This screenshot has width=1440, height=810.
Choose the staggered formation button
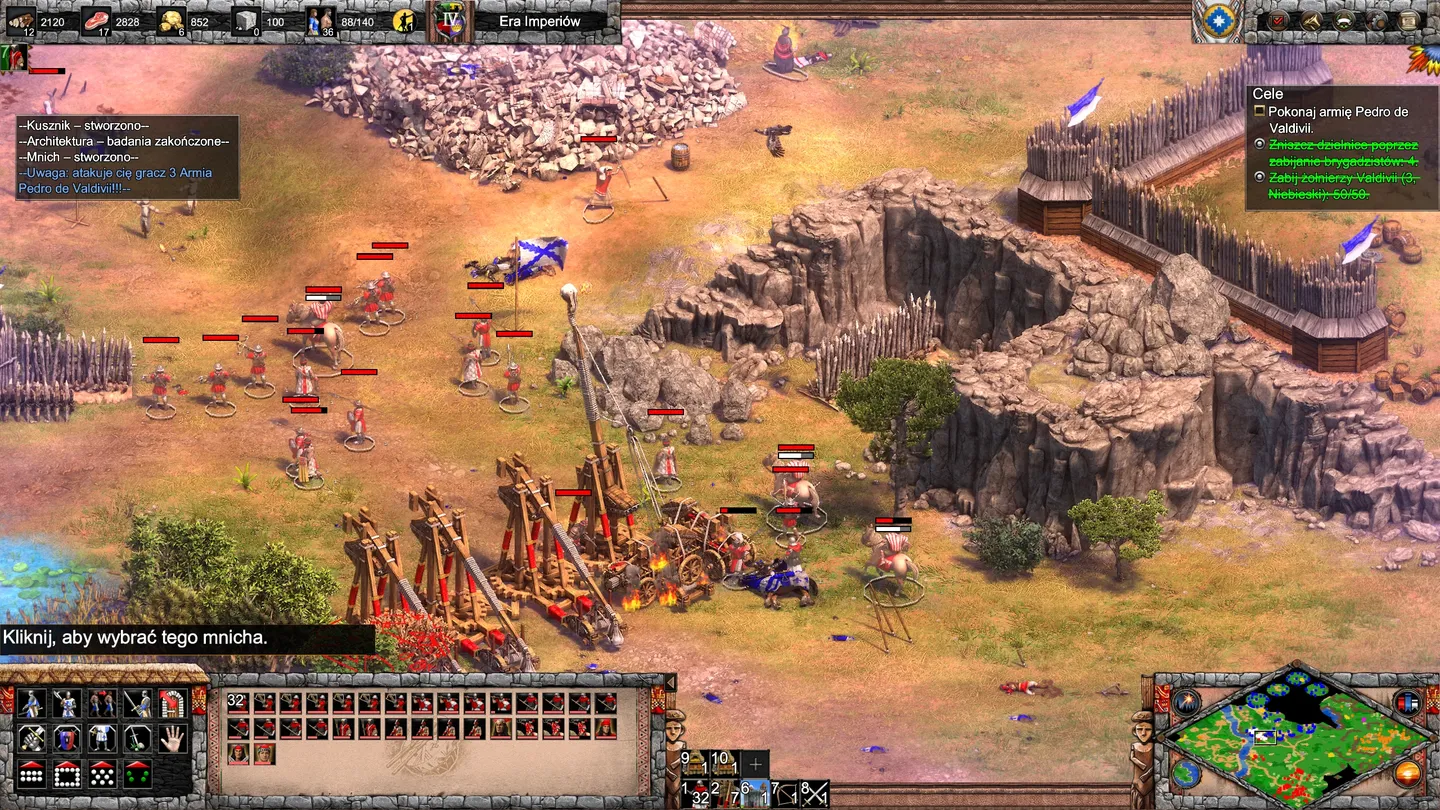click(102, 774)
